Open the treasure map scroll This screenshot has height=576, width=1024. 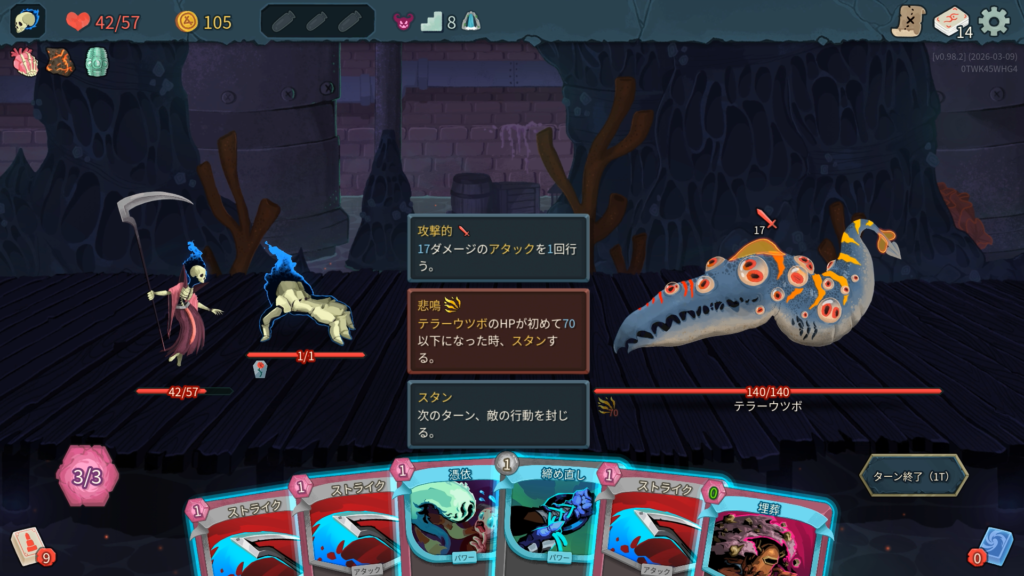(x=908, y=21)
